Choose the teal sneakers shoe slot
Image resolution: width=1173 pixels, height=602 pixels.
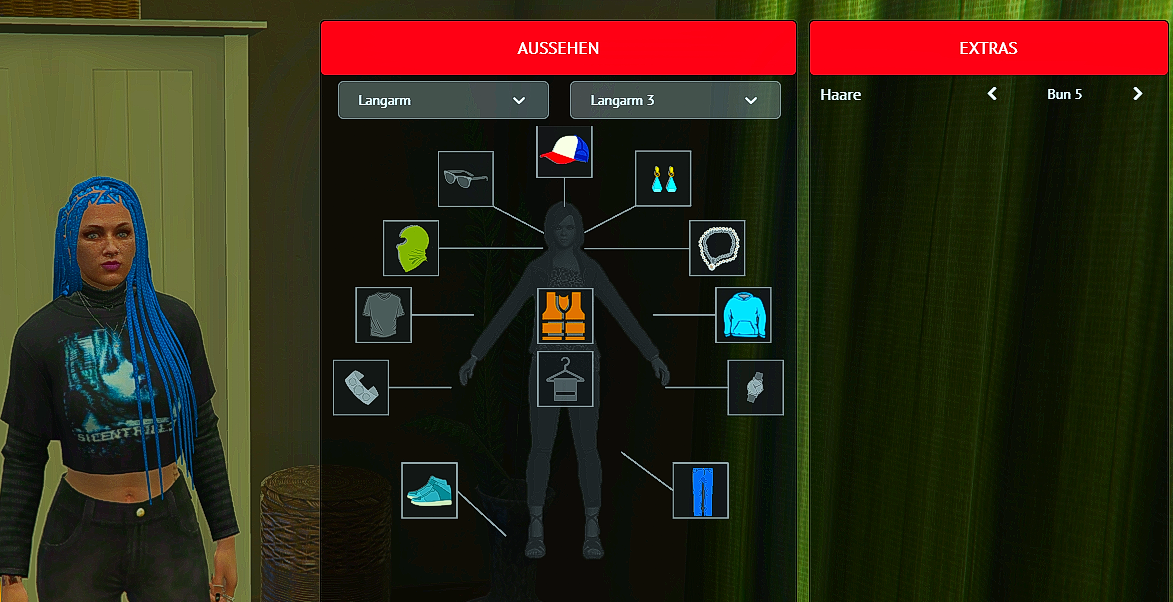tap(429, 490)
